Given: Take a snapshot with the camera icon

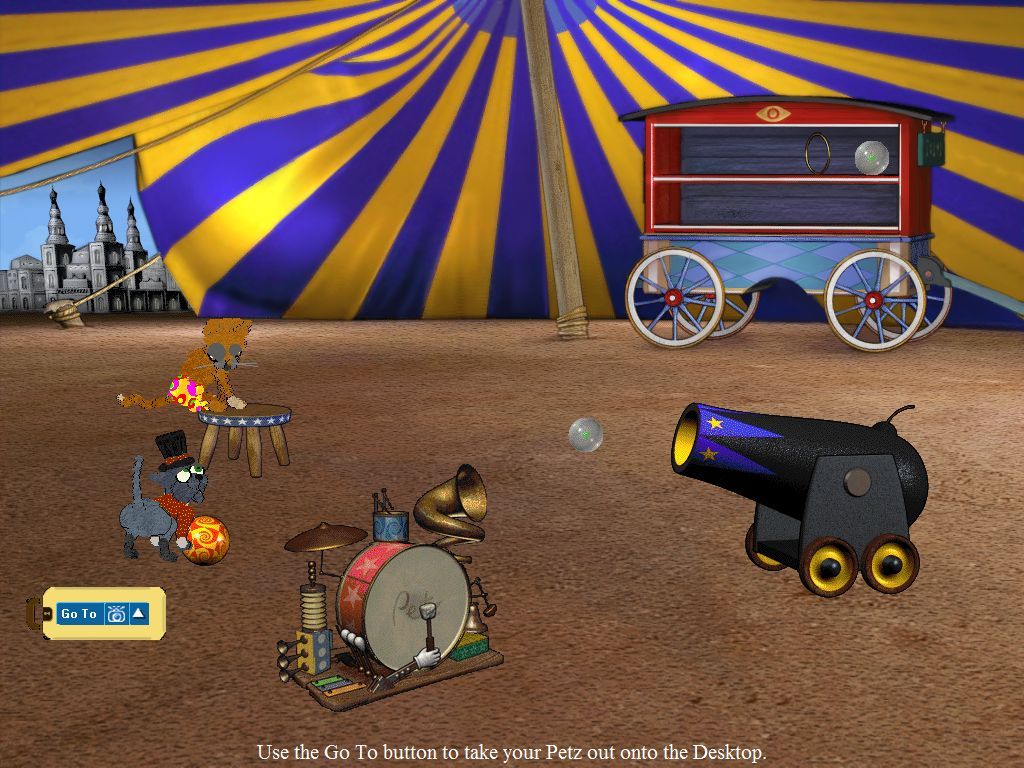Looking at the screenshot, I should pyautogui.click(x=116, y=614).
